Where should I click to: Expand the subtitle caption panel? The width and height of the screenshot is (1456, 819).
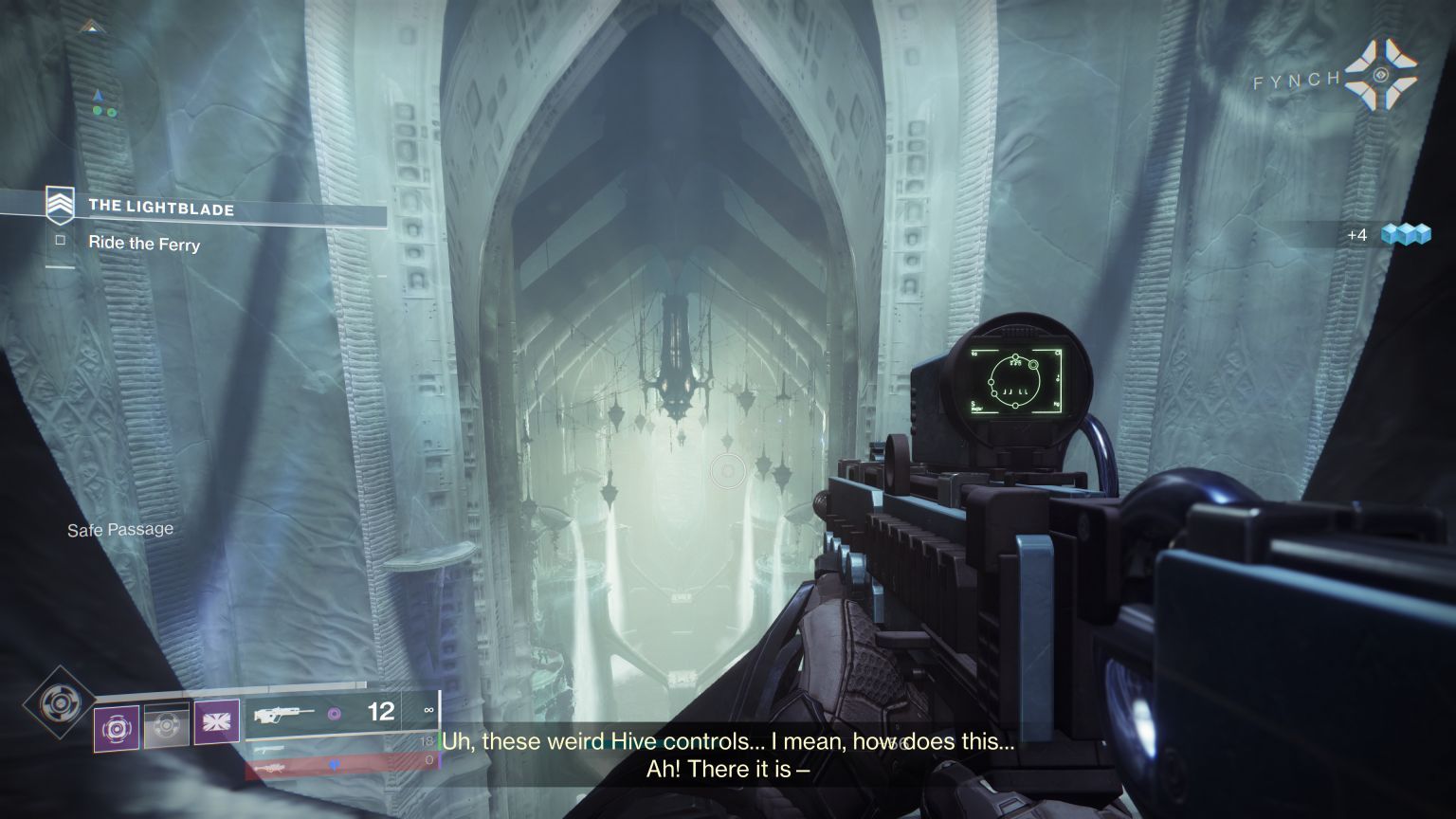[x=727, y=754]
